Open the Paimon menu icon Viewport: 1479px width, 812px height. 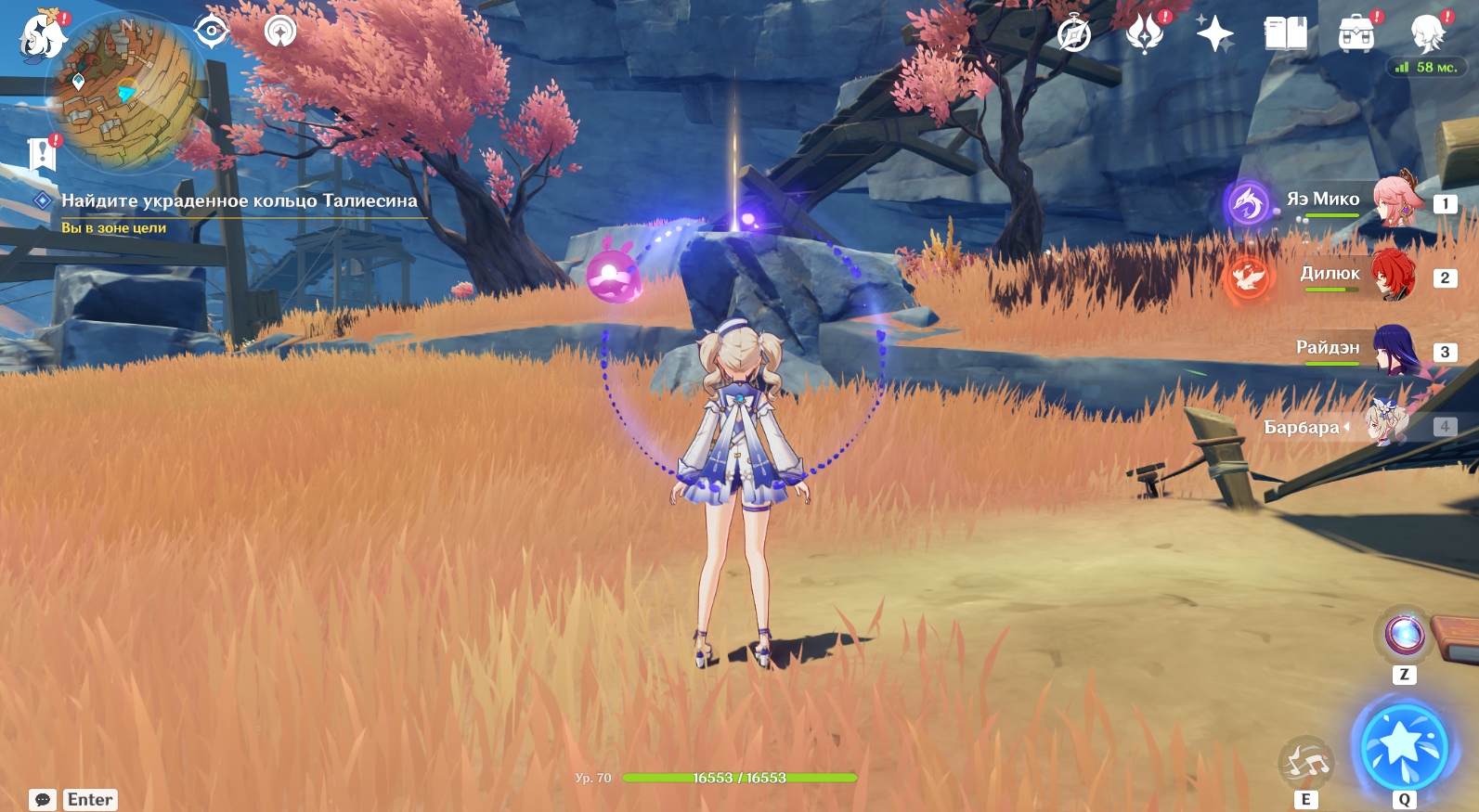click(x=42, y=35)
